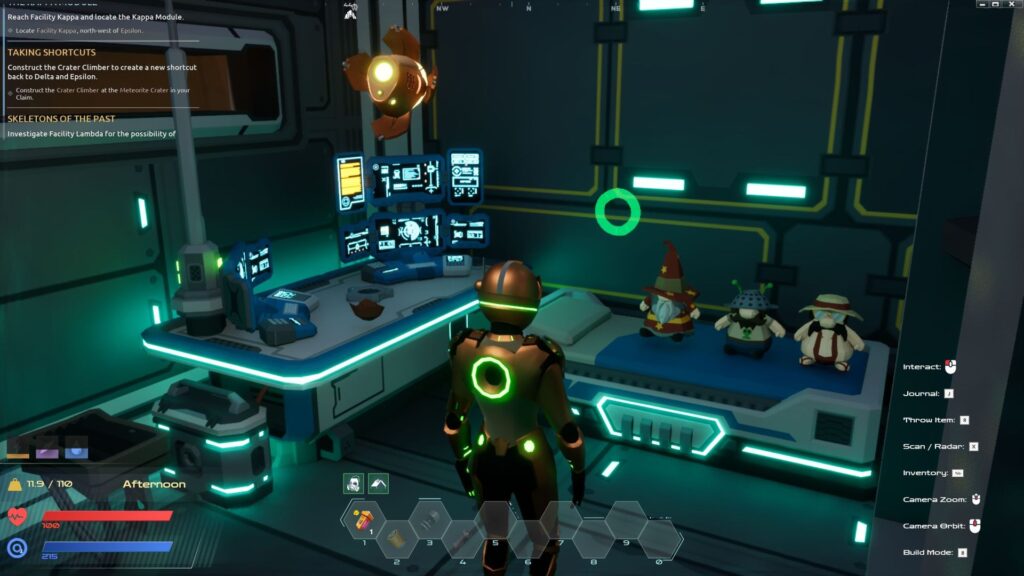This screenshot has width=1024, height=576.
Task: Click the orange resource gauge icon
Action: tap(20, 449)
